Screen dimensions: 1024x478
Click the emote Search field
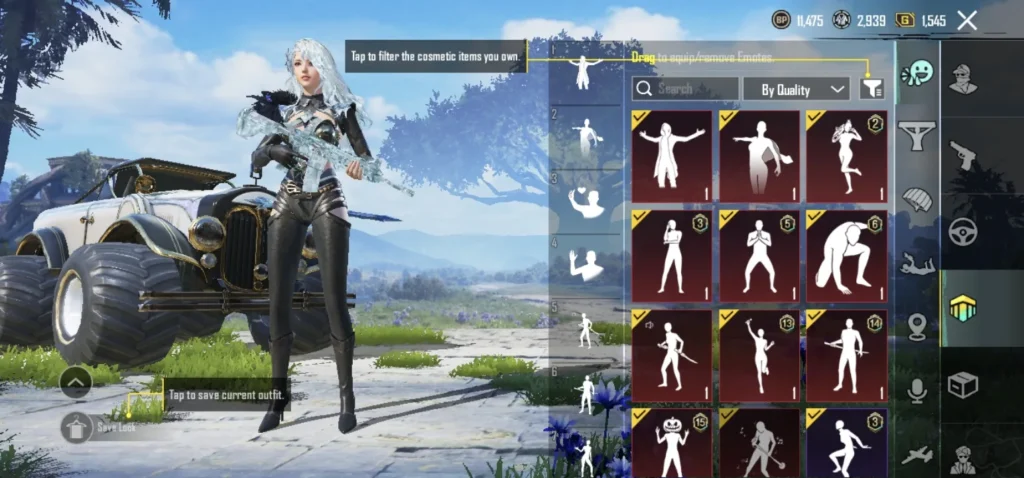tap(686, 89)
